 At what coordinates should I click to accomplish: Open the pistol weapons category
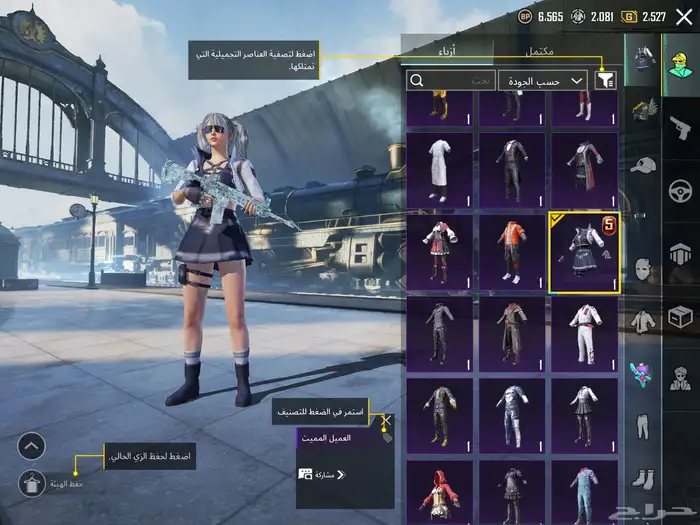681,125
